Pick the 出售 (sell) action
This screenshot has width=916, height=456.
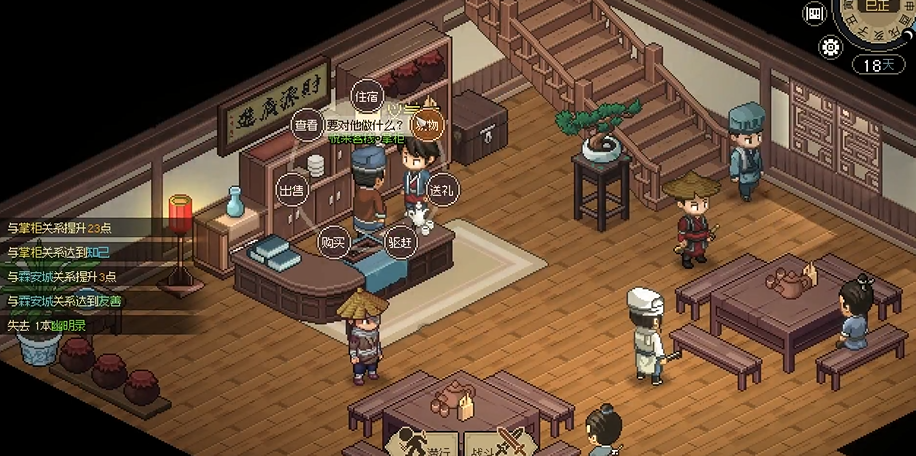(291, 190)
